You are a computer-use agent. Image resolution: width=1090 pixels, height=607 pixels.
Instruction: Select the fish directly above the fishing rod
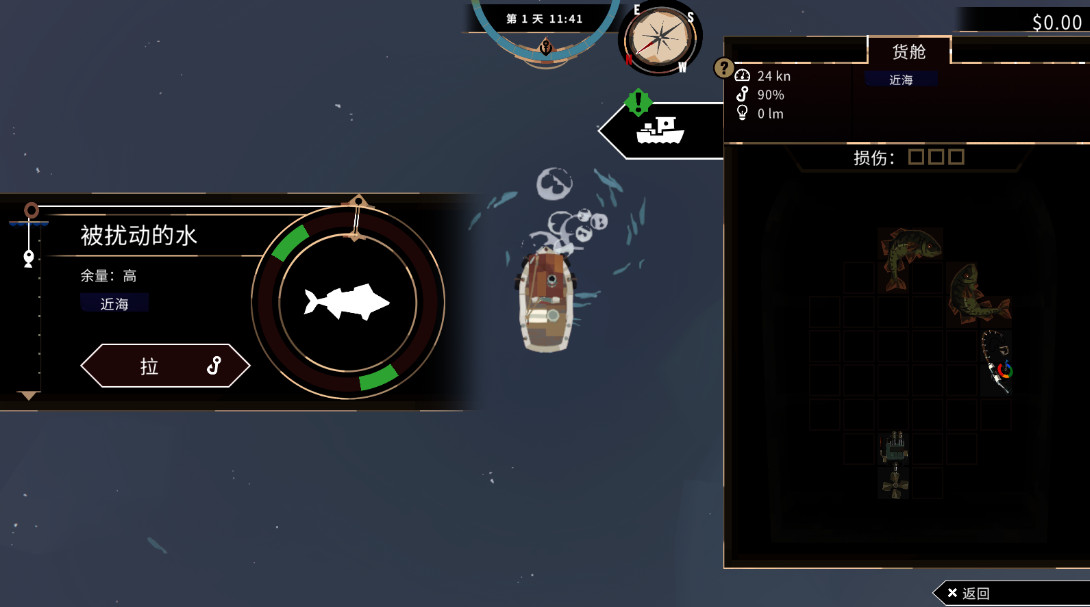point(977,295)
